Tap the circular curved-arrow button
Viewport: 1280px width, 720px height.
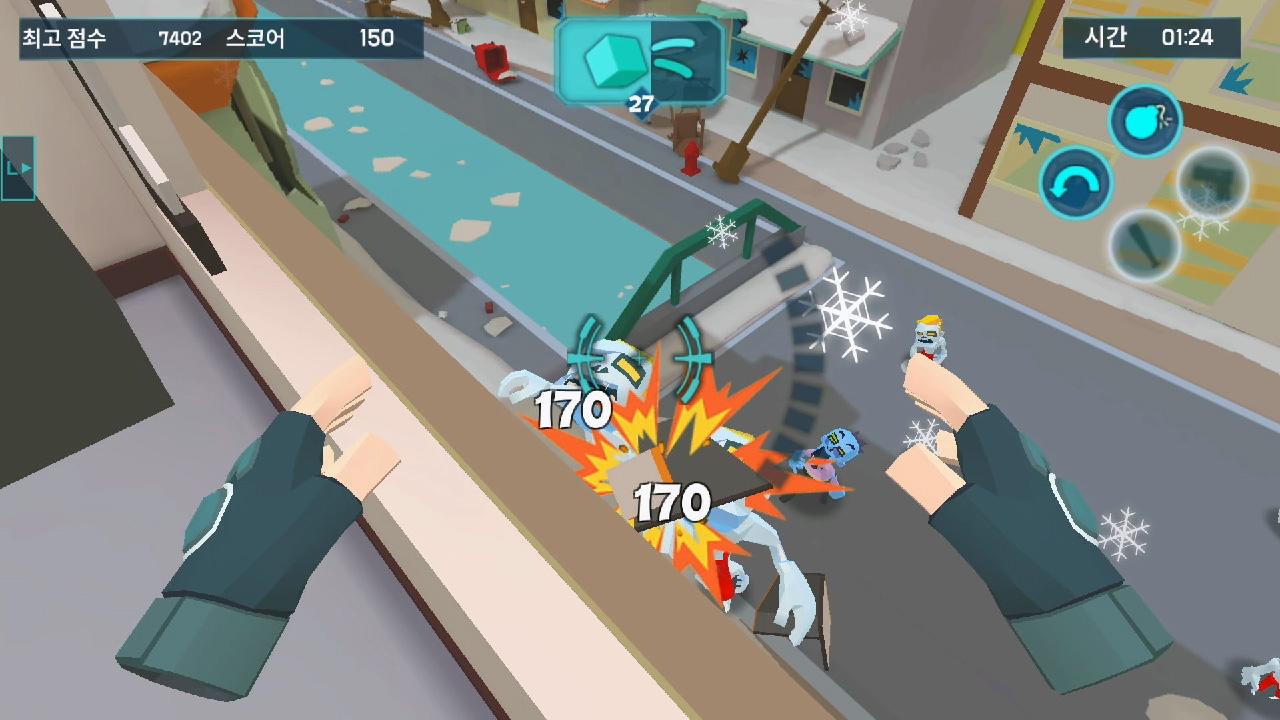pyautogui.click(x=1076, y=184)
